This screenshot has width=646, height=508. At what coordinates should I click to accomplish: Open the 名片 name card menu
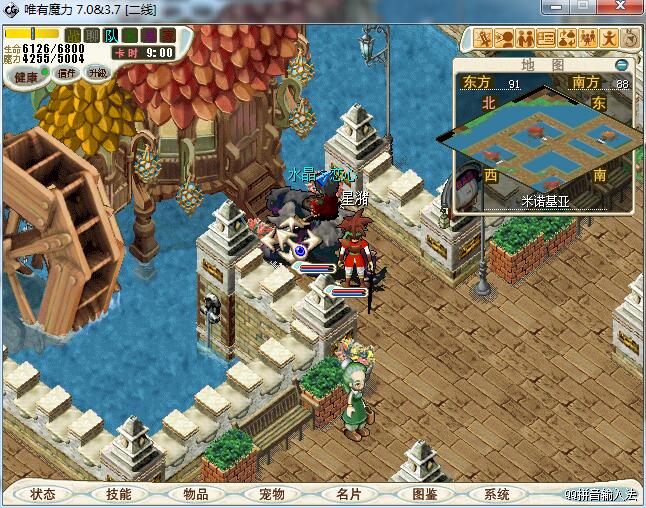pos(348,494)
